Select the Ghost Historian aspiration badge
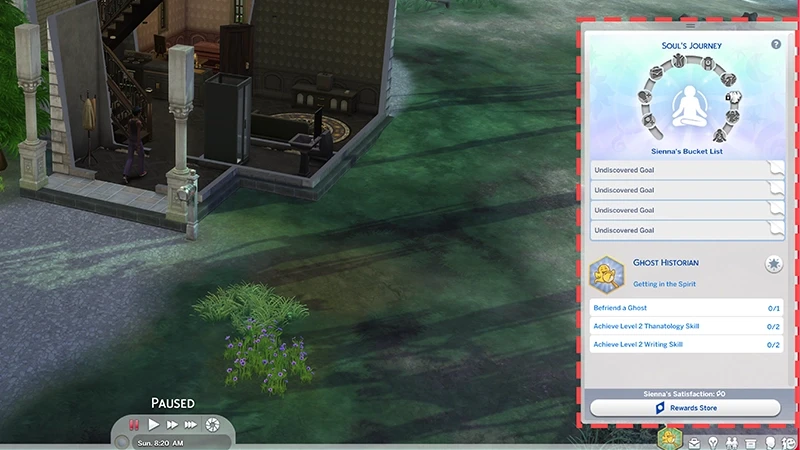800x450 pixels. pyautogui.click(x=604, y=272)
